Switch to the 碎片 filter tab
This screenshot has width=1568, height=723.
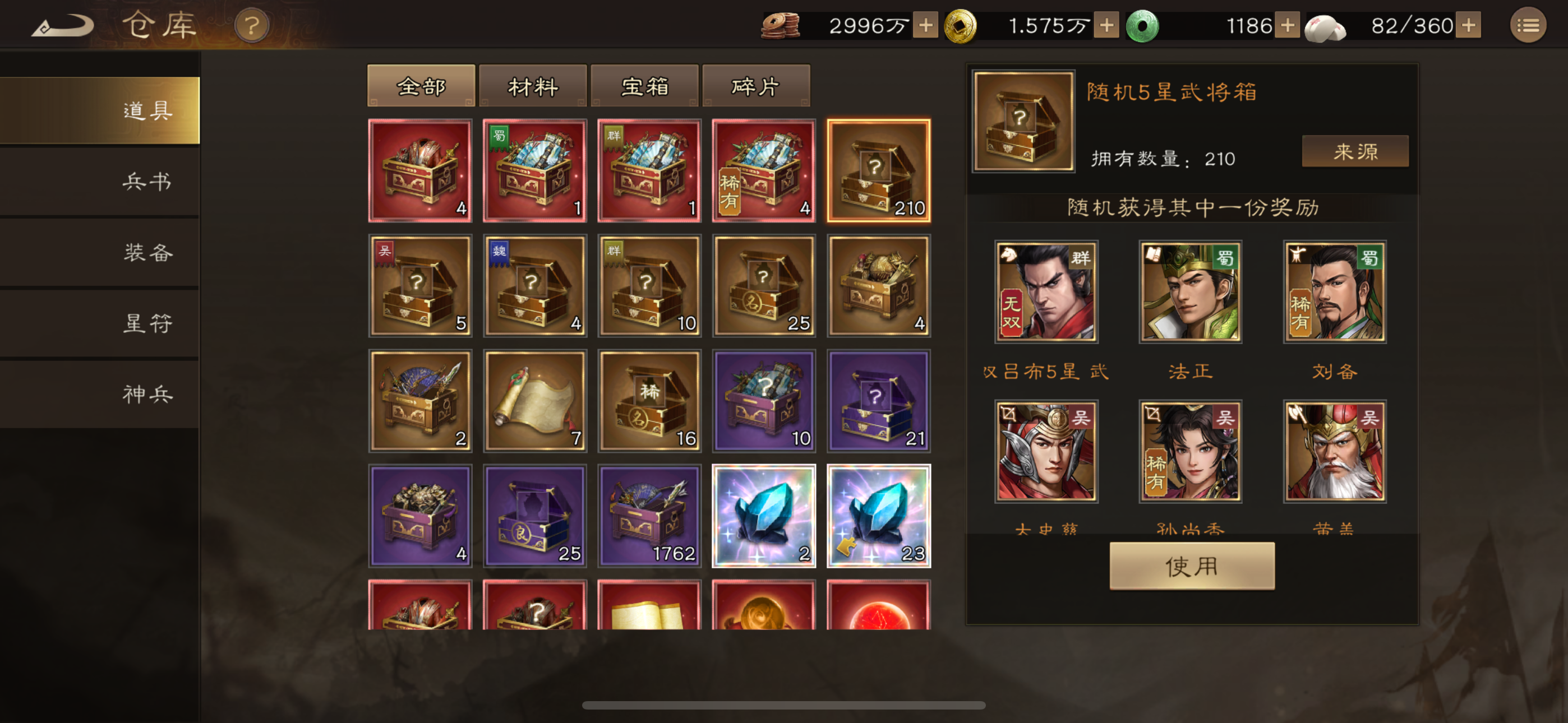756,85
